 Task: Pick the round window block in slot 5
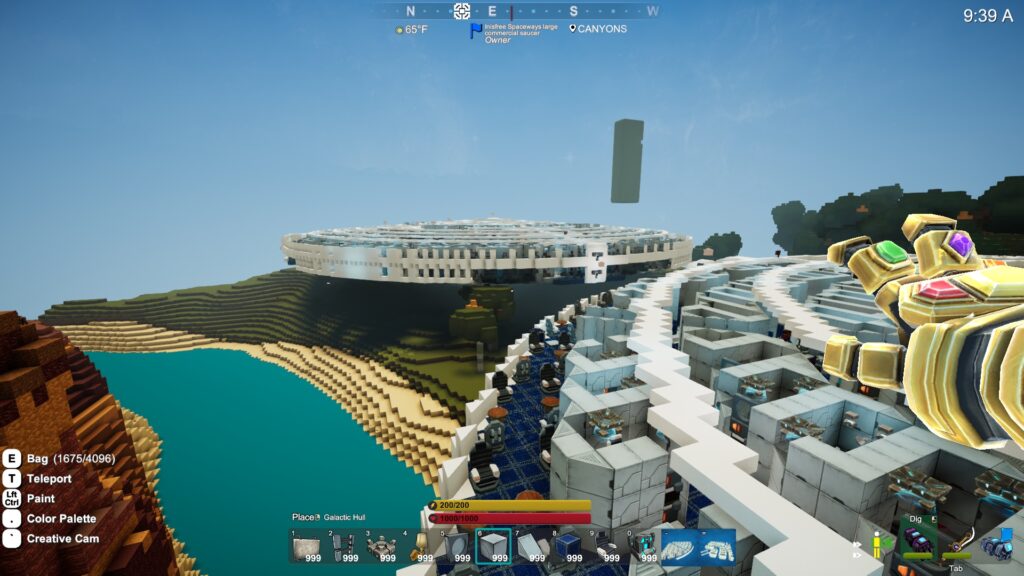click(456, 547)
